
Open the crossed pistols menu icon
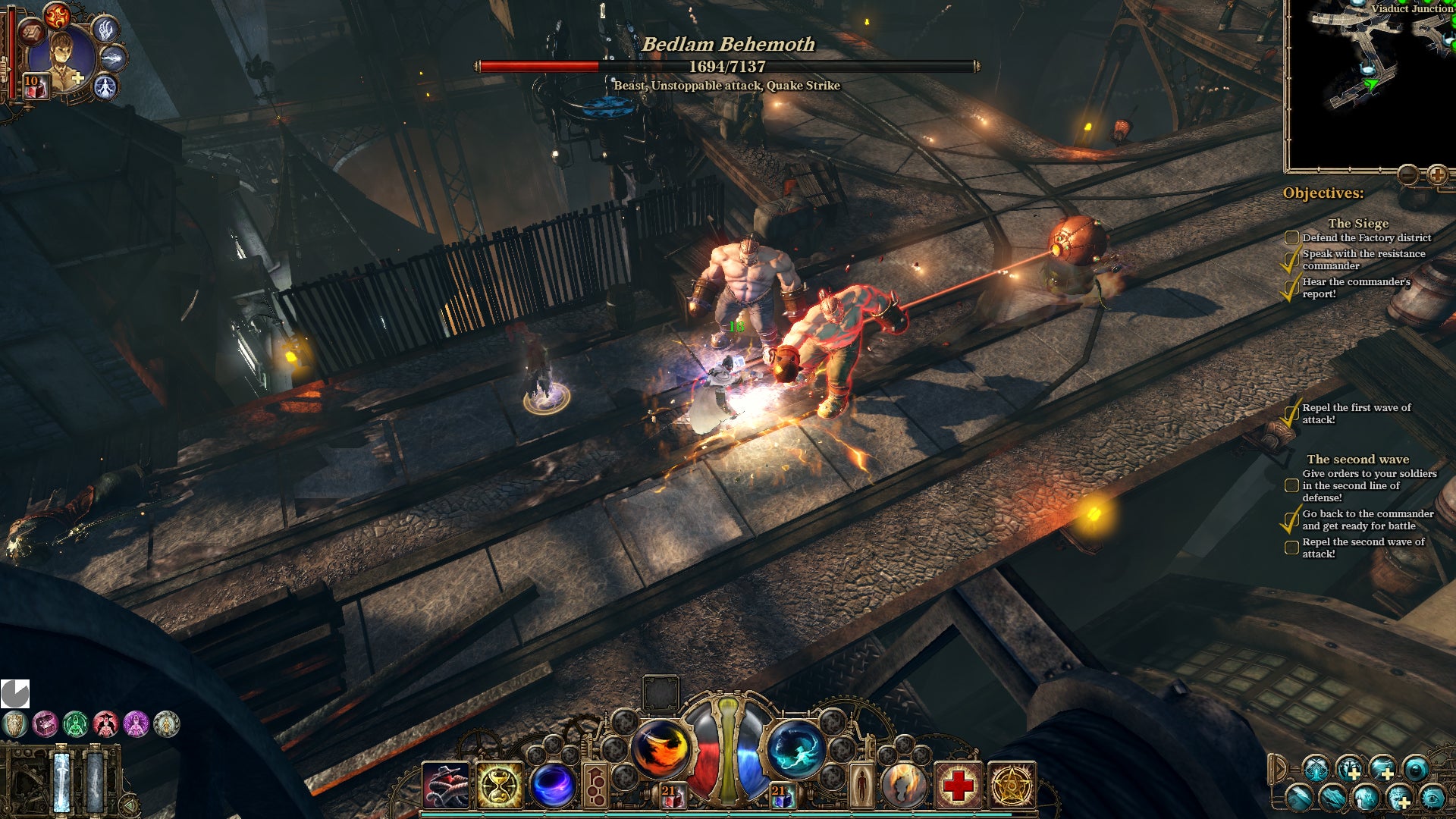1316,768
